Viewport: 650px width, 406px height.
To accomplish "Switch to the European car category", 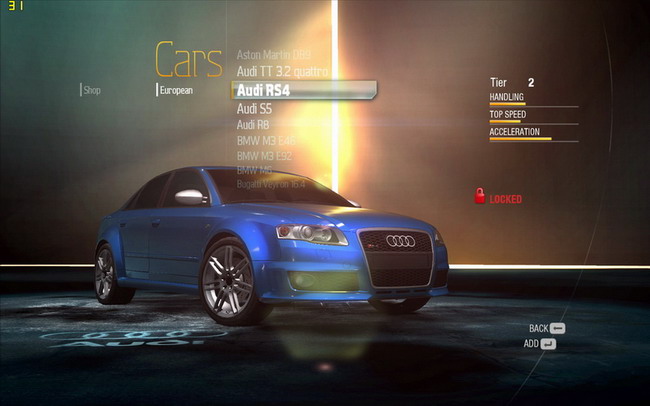I will 176,90.
